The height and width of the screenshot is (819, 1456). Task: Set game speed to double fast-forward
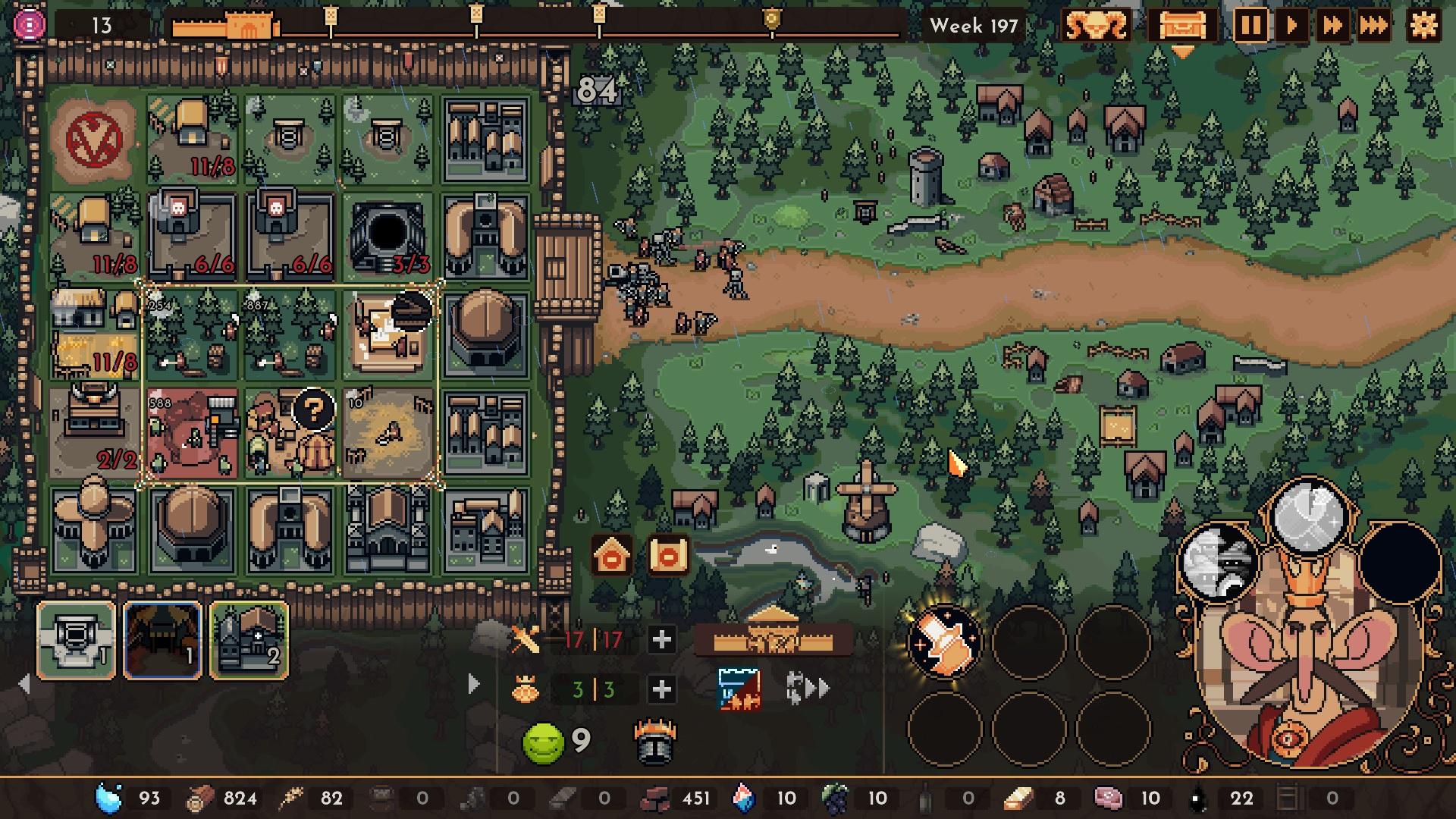pos(1332,27)
